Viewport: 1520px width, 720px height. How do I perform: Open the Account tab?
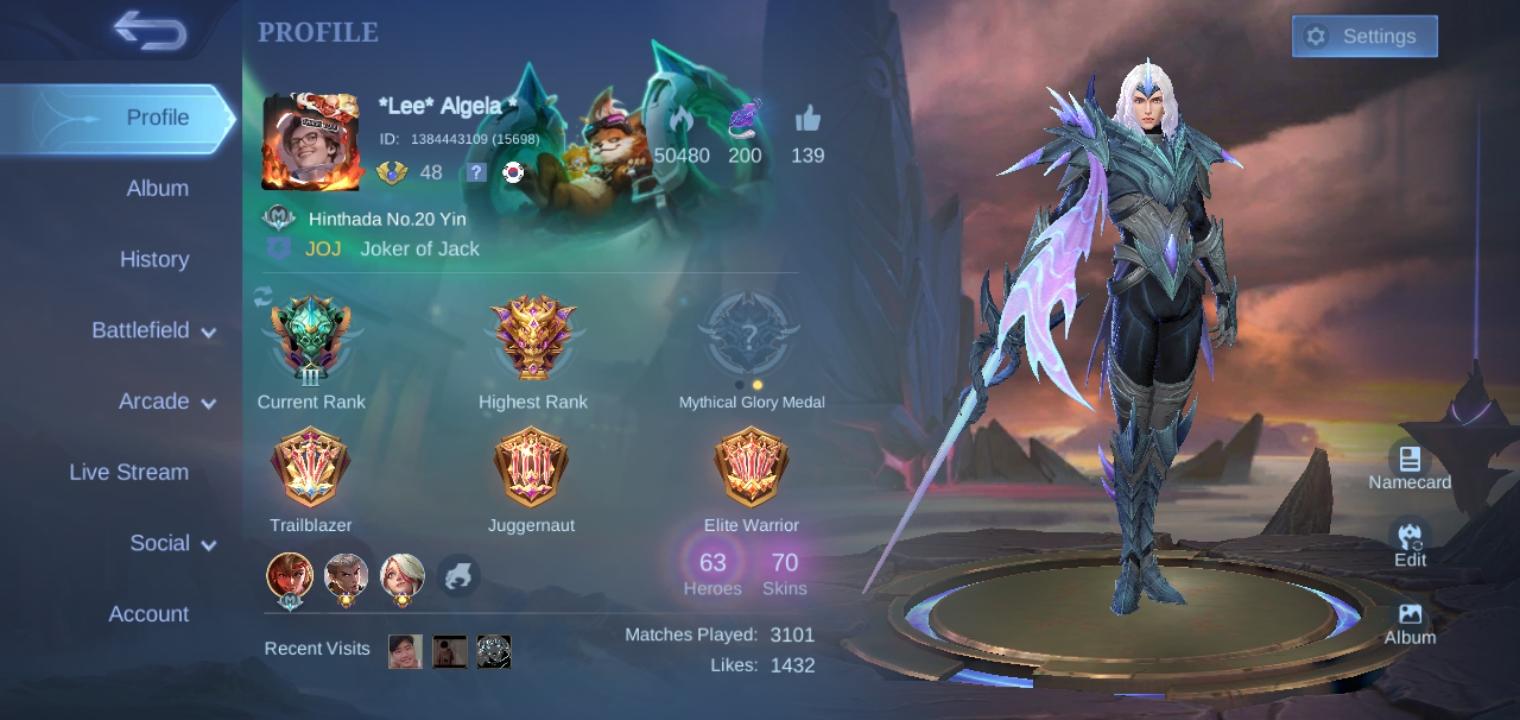148,614
